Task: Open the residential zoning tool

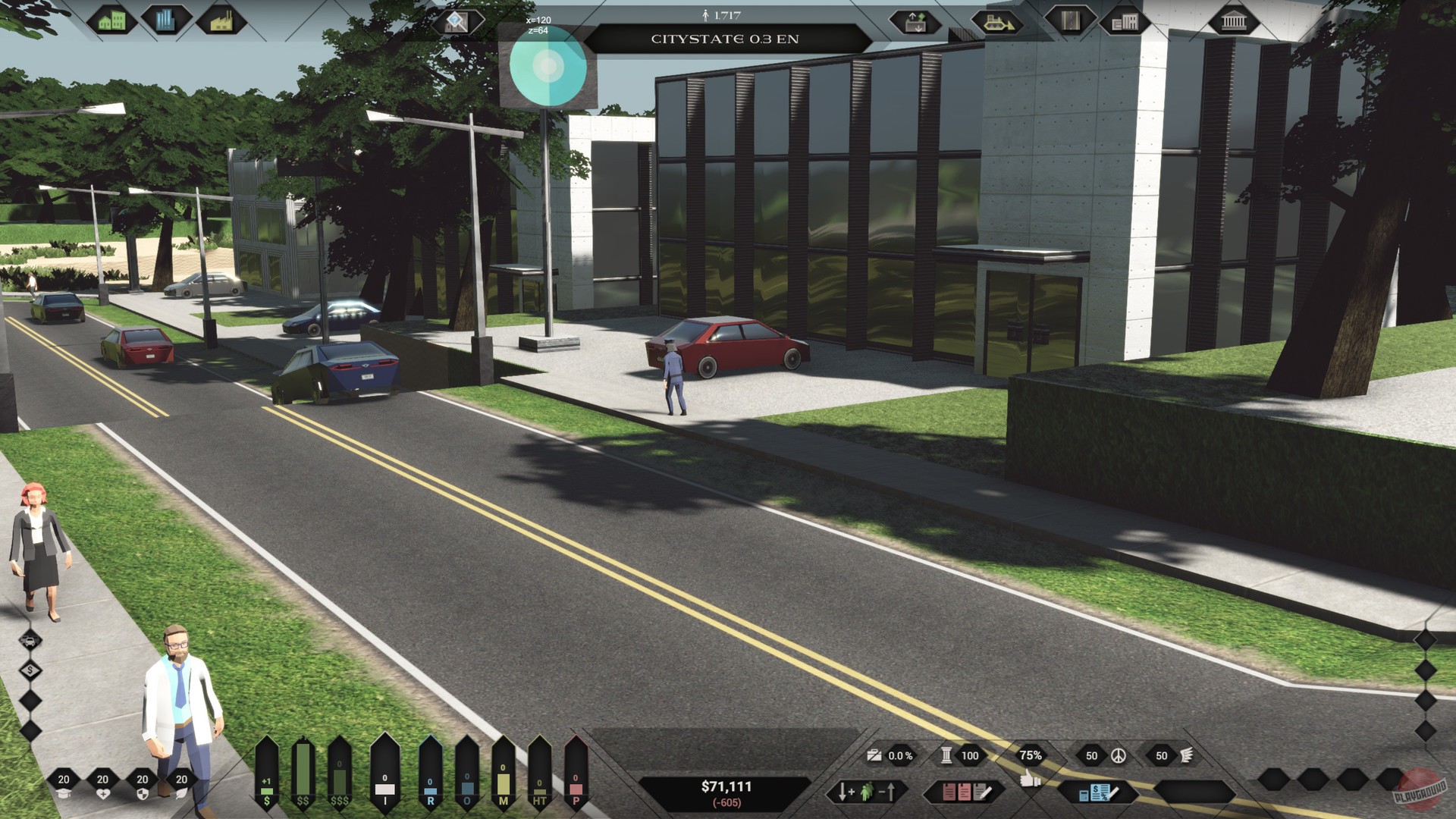Action: 111,20
